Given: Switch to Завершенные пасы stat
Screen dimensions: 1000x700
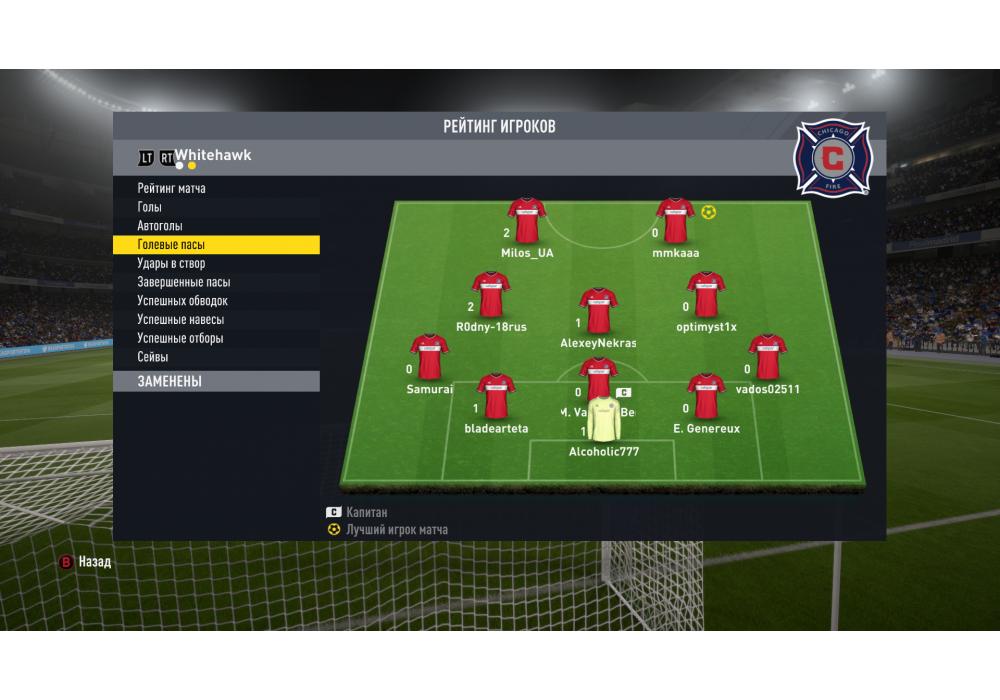Looking at the screenshot, I should pyautogui.click(x=184, y=282).
